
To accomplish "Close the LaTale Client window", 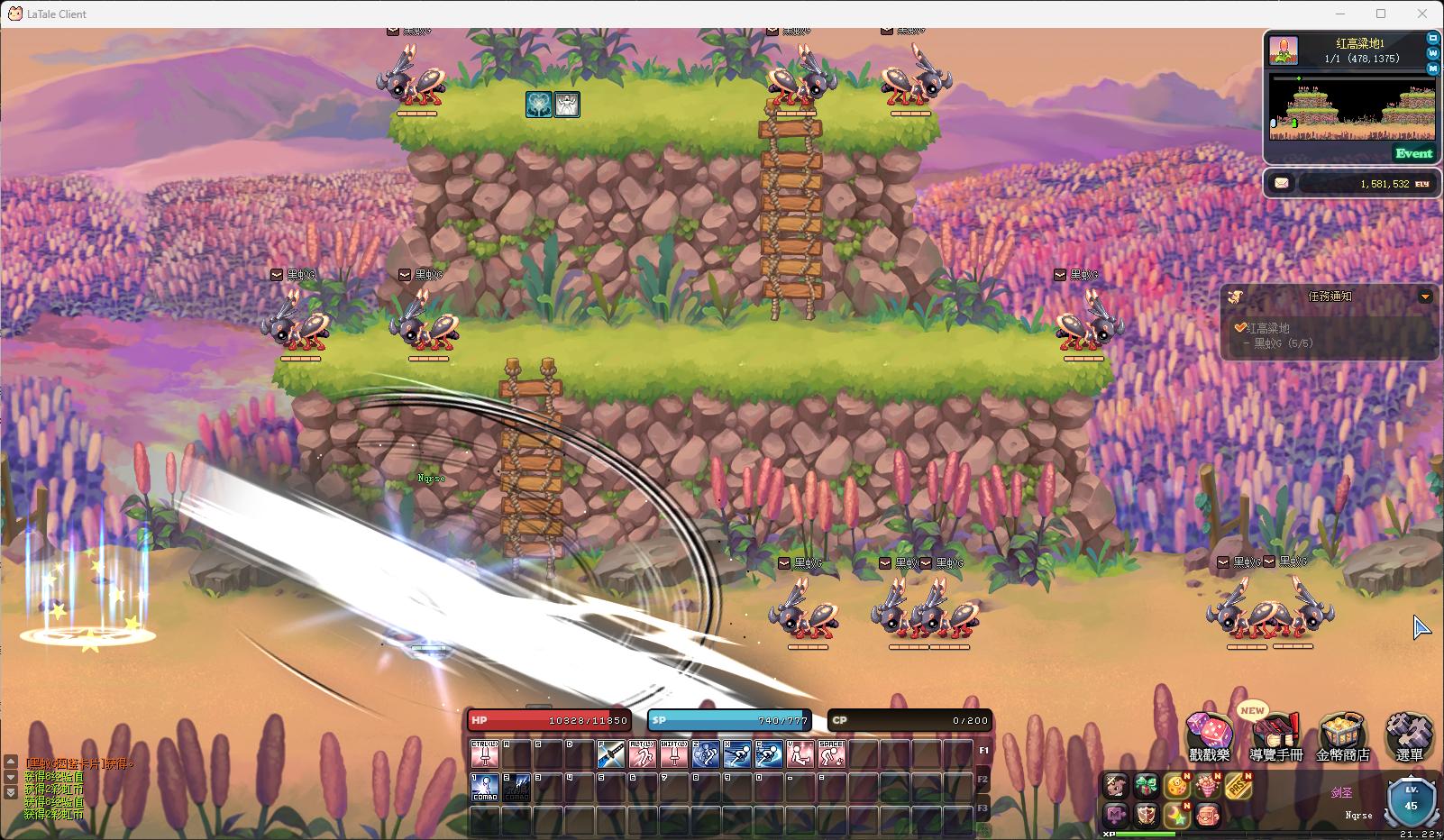I will [x=1422, y=14].
